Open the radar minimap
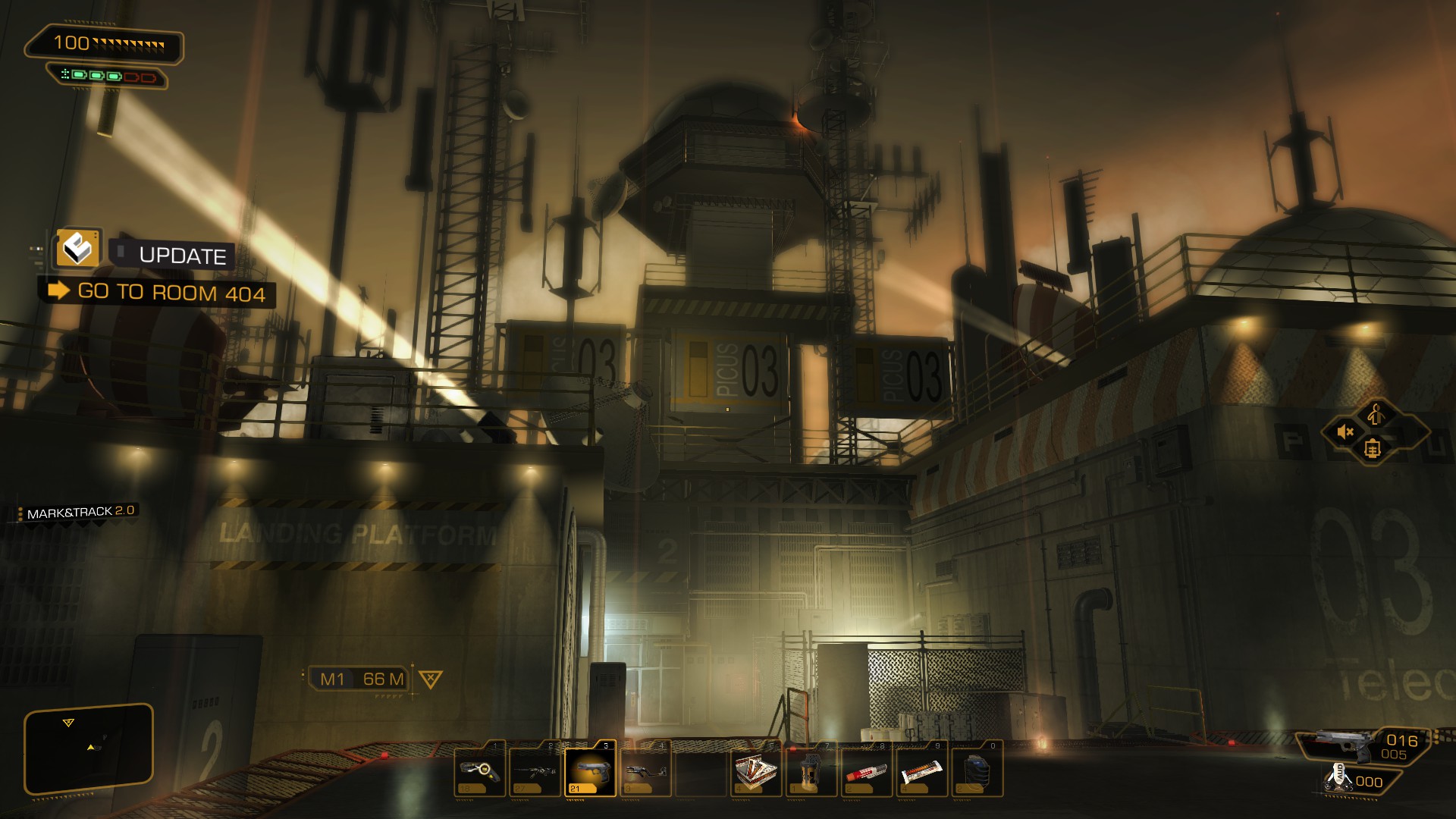 click(89, 748)
